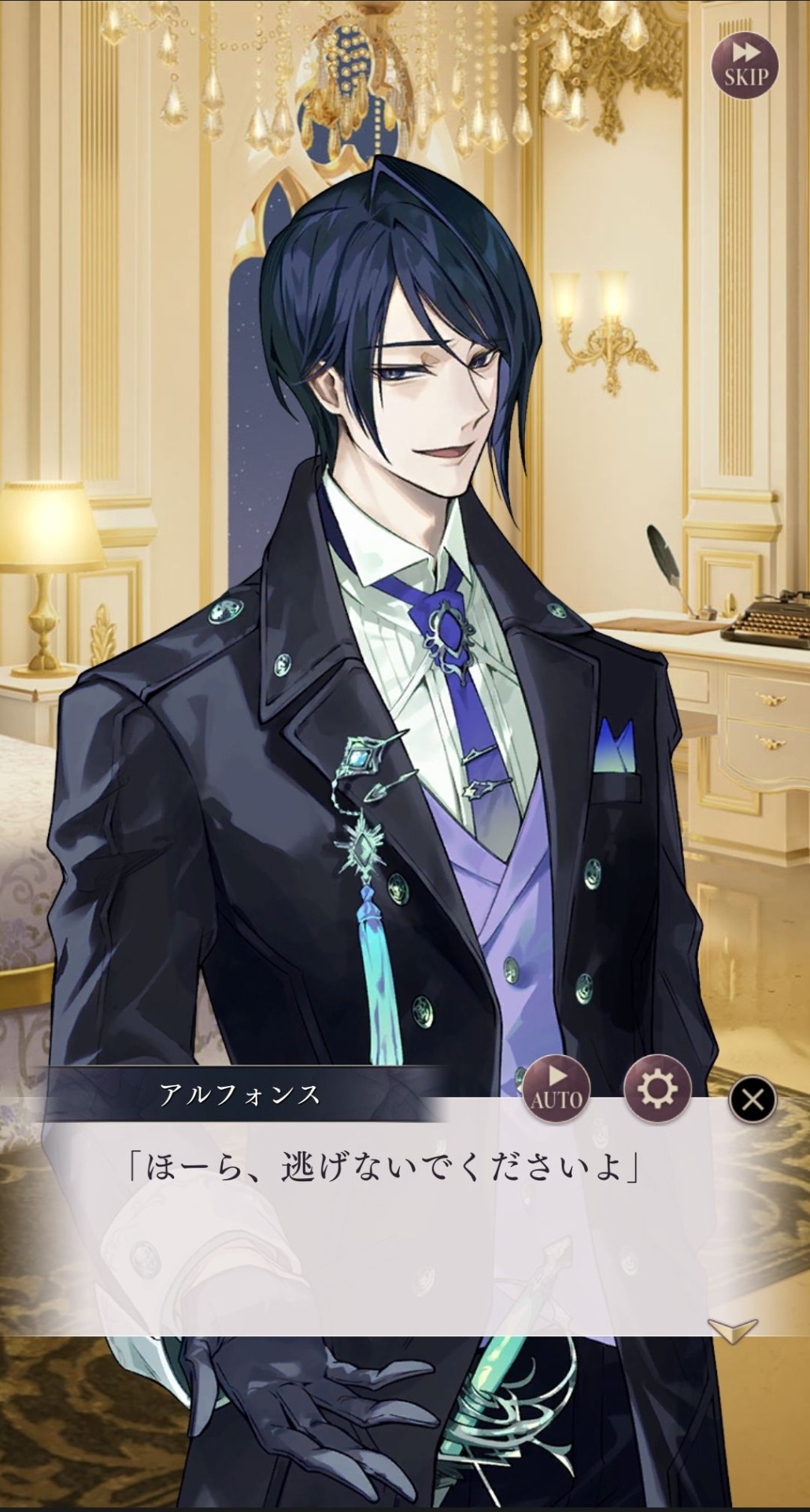Open the gear settings menu
The height and width of the screenshot is (1512, 810).
click(x=657, y=1088)
